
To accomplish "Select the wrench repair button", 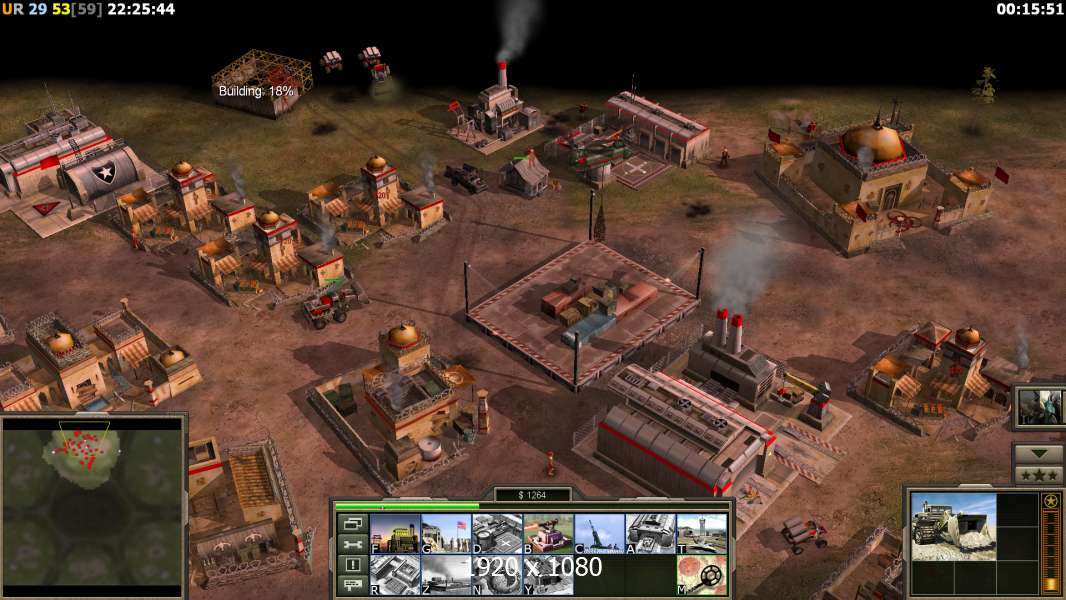I will (x=352, y=544).
